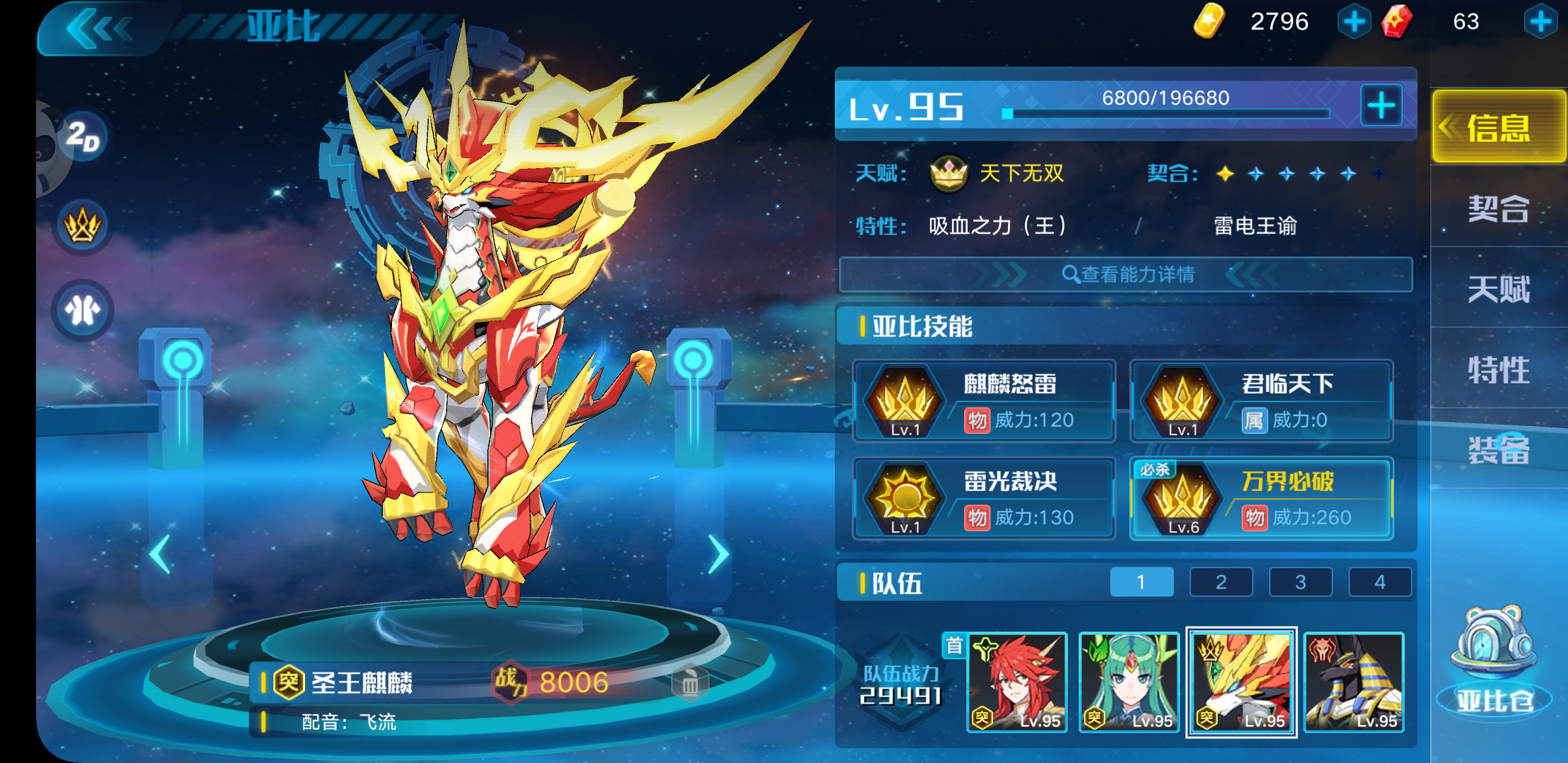This screenshot has height=763, width=1568.
Task: Open the 天下无双 talent crown icon
Action: [x=950, y=173]
